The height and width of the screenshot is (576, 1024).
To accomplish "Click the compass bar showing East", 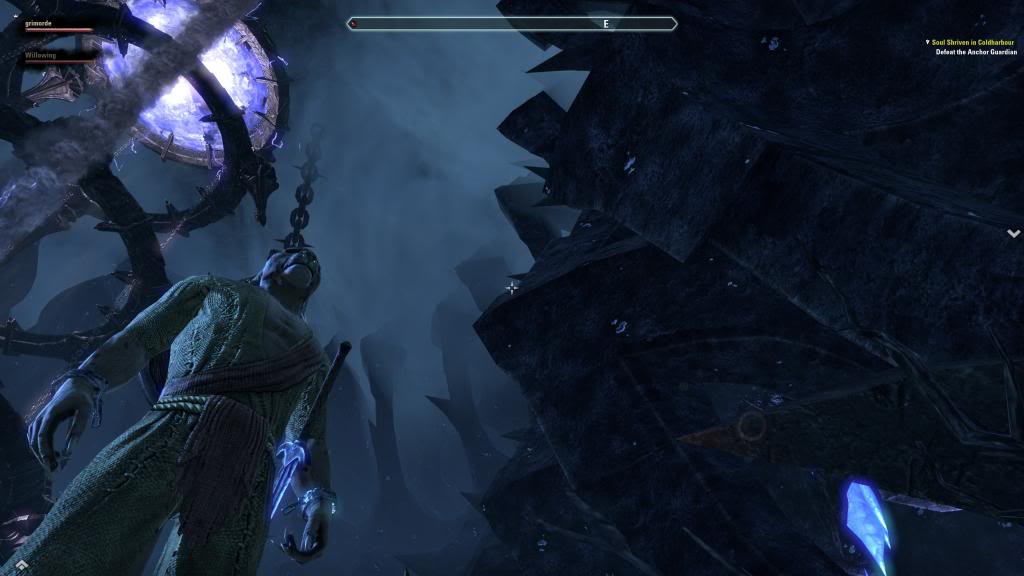I will (x=512, y=23).
